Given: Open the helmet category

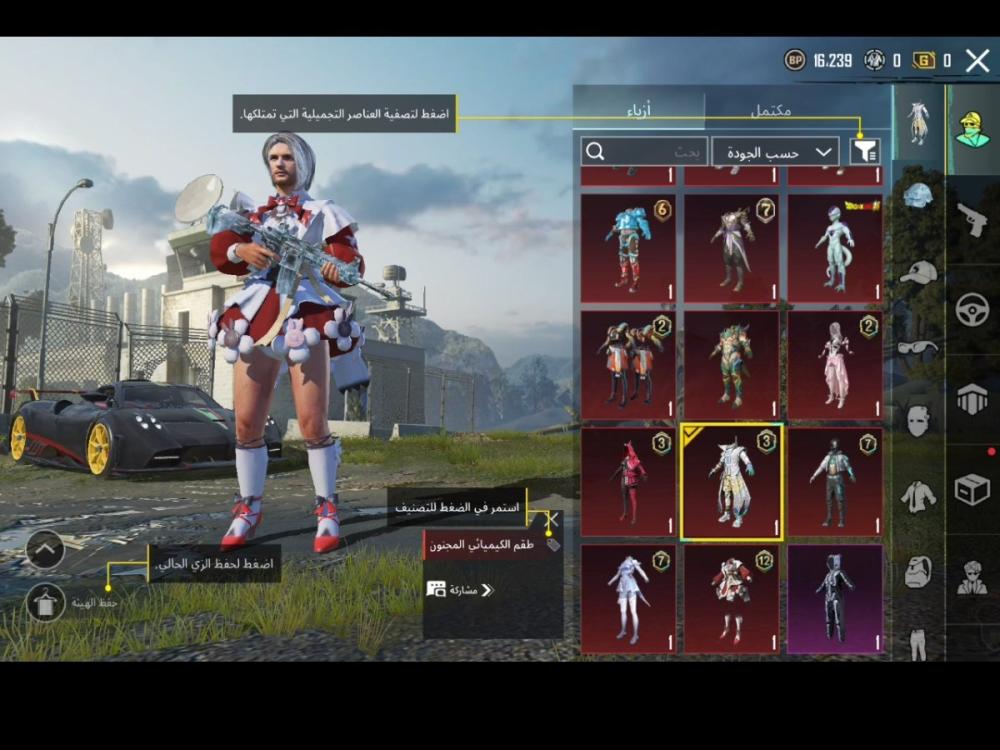Looking at the screenshot, I should [918, 196].
